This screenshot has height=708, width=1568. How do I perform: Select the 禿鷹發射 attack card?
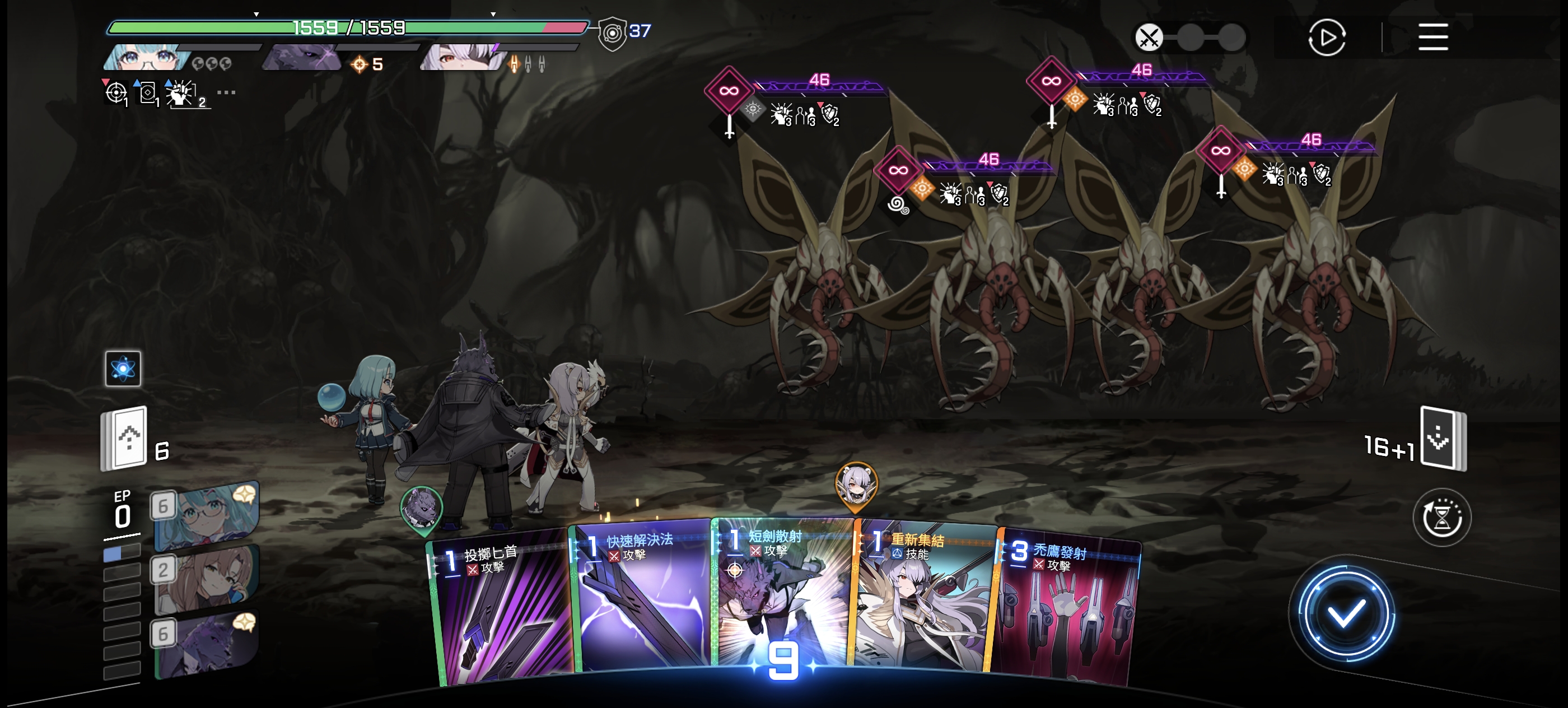1065,609
